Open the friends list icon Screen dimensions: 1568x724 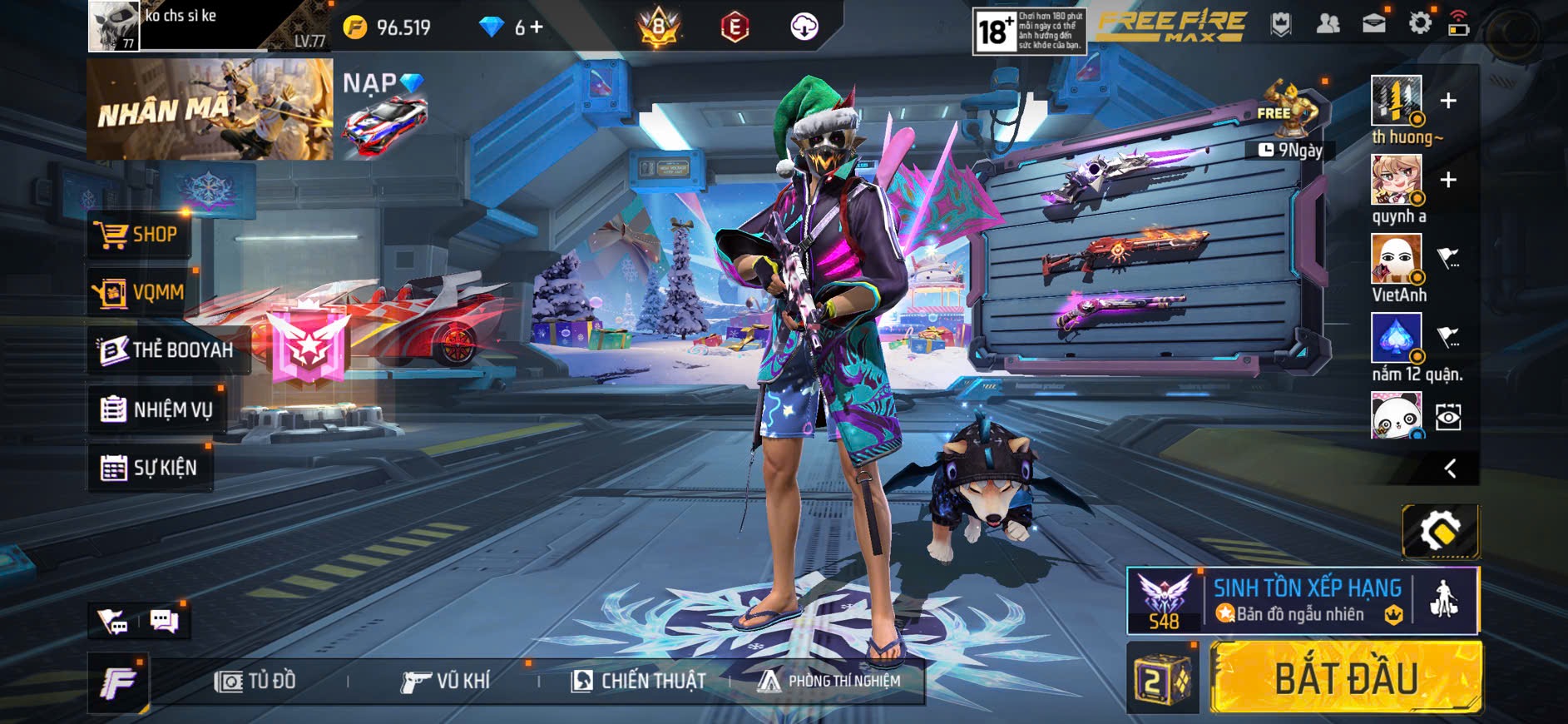(x=1328, y=23)
